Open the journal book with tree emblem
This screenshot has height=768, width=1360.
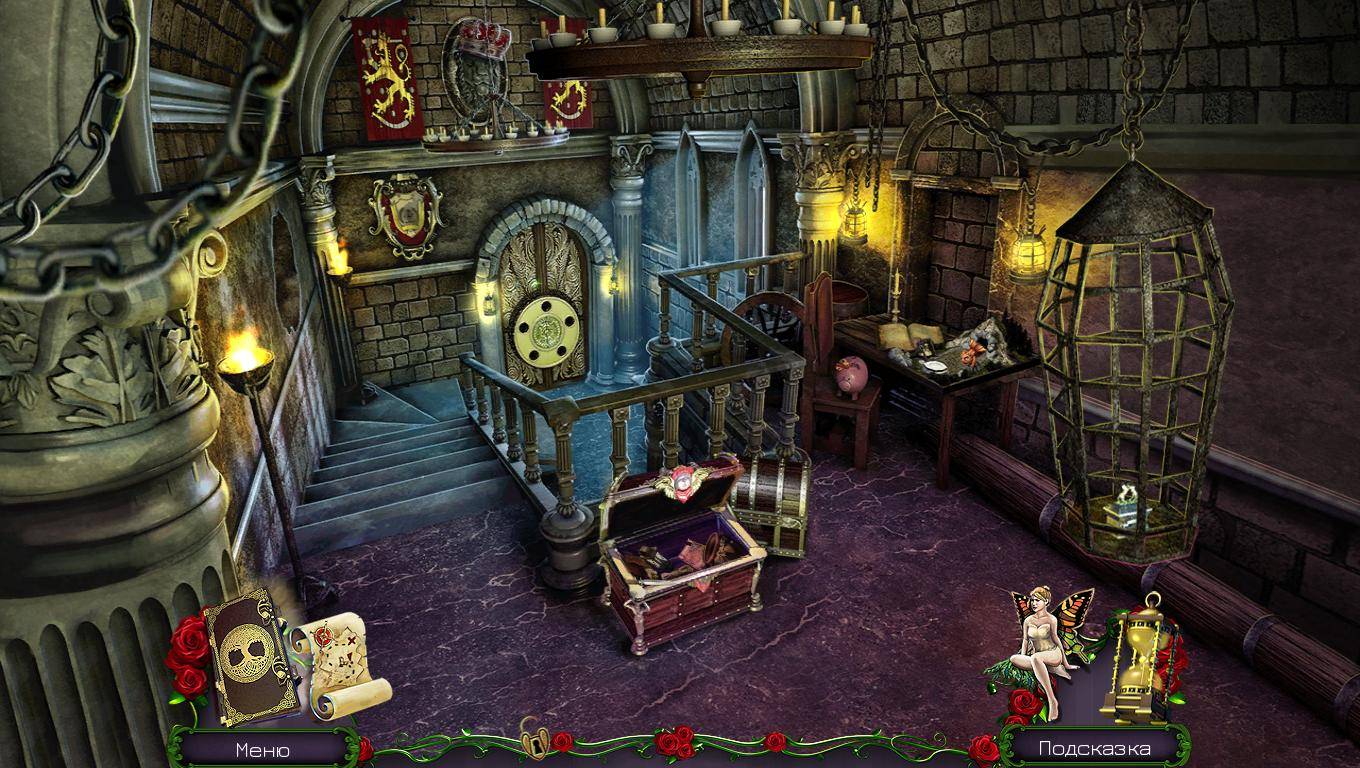(x=249, y=656)
